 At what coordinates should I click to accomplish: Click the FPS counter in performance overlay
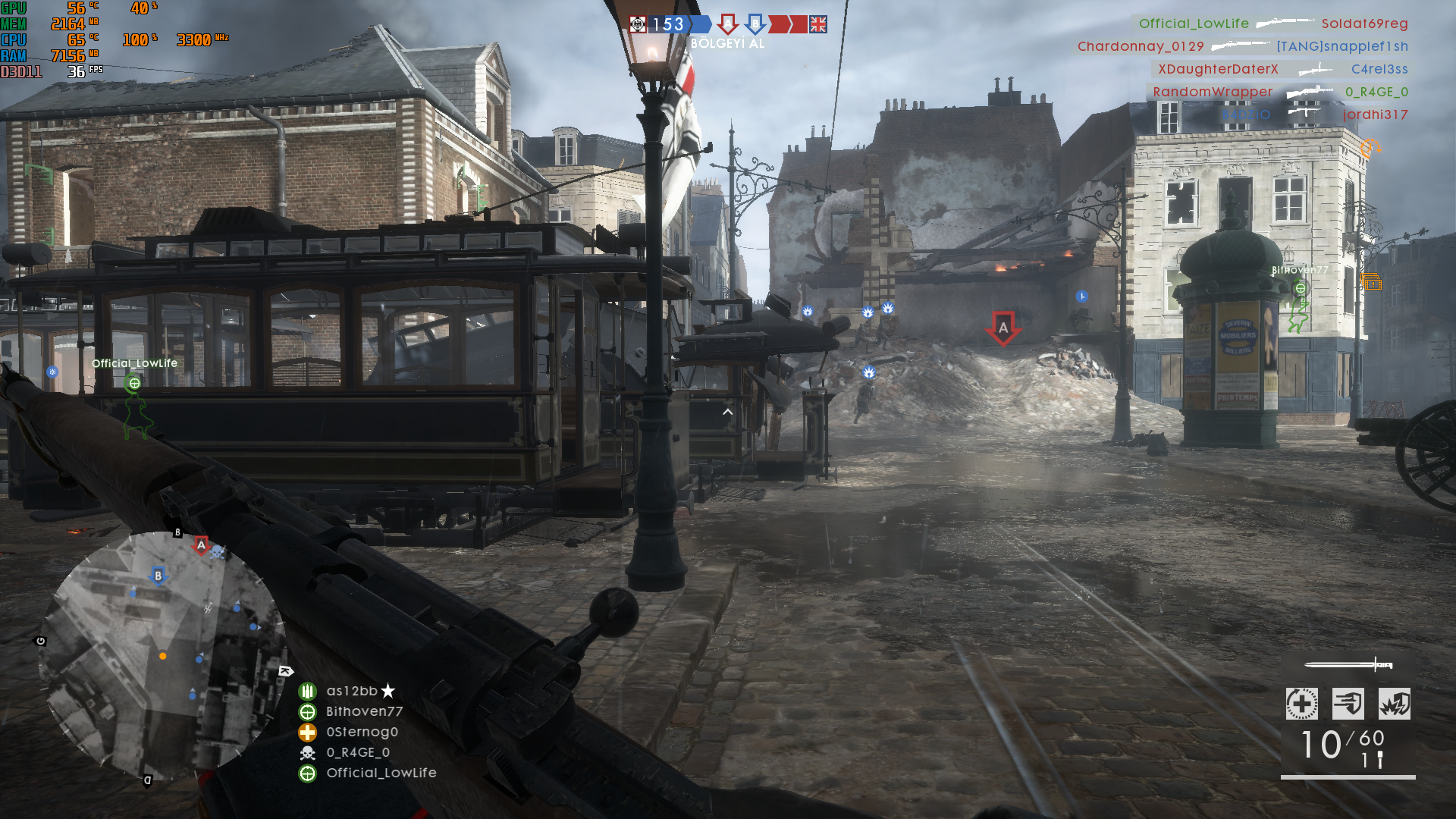pyautogui.click(x=76, y=72)
